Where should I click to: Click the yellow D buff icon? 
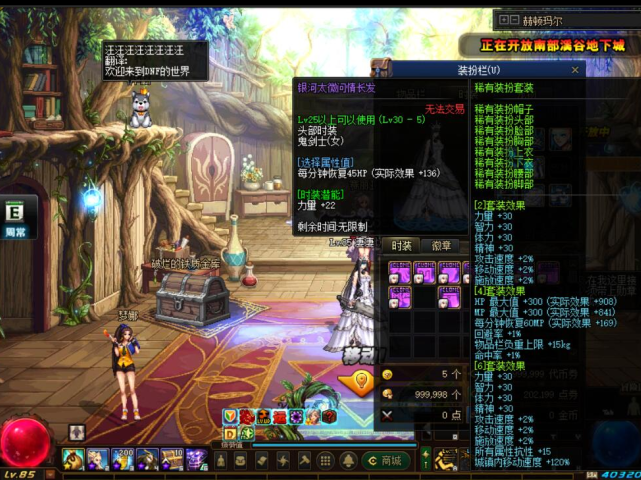(x=229, y=434)
